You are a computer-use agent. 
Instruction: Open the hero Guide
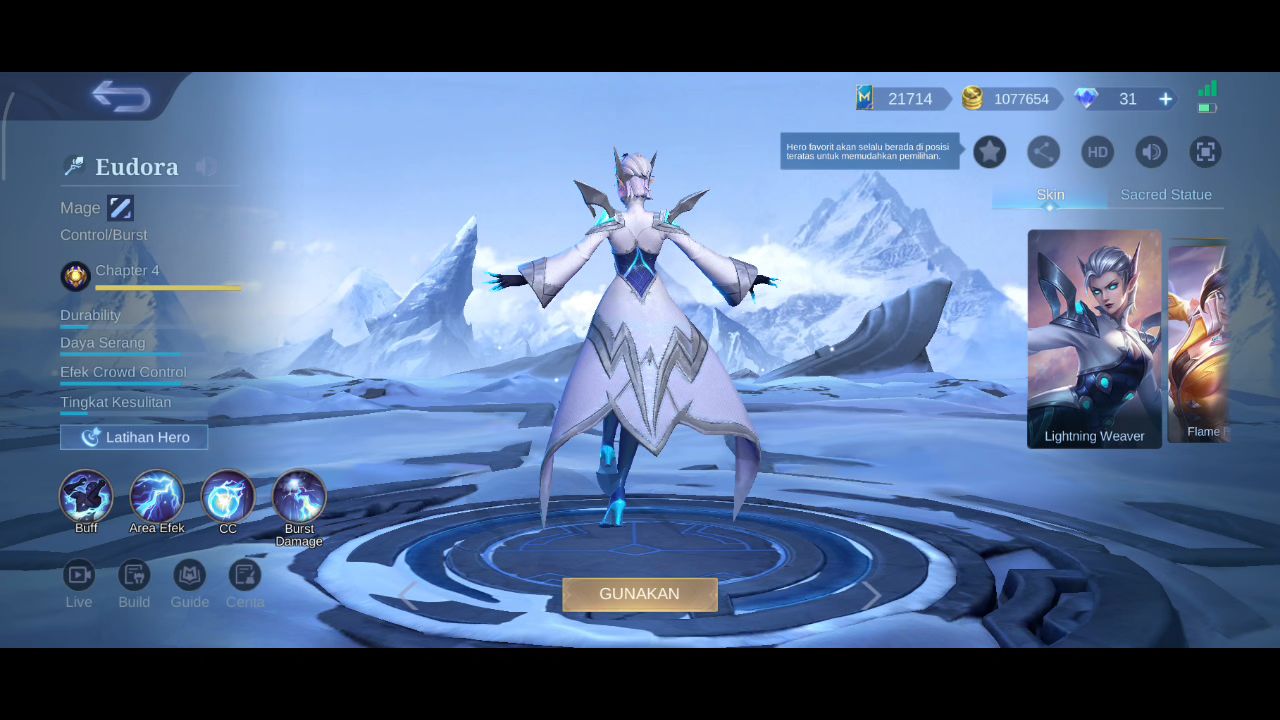[189, 575]
